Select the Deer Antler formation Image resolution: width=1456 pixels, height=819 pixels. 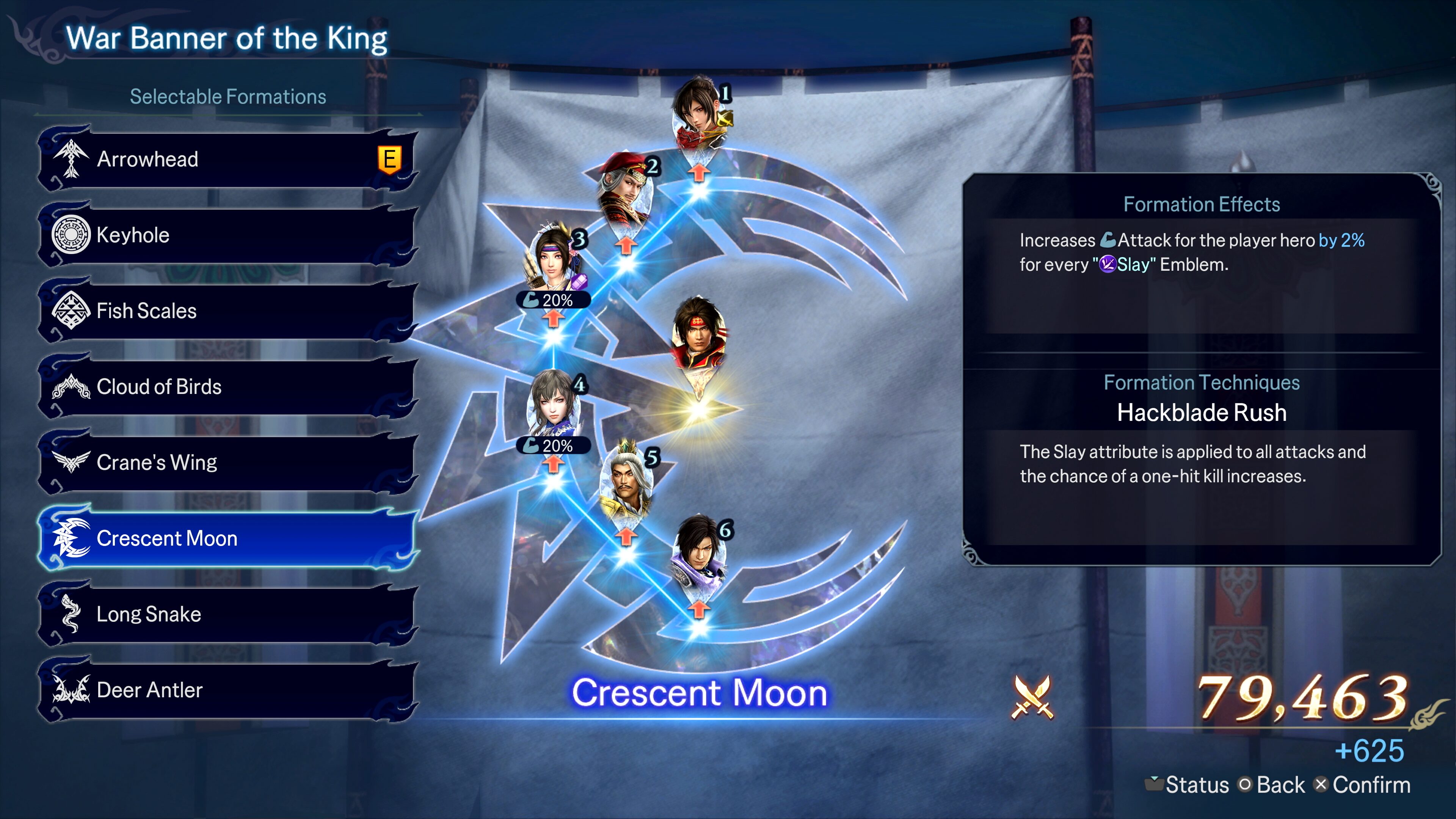pyautogui.click(x=226, y=690)
